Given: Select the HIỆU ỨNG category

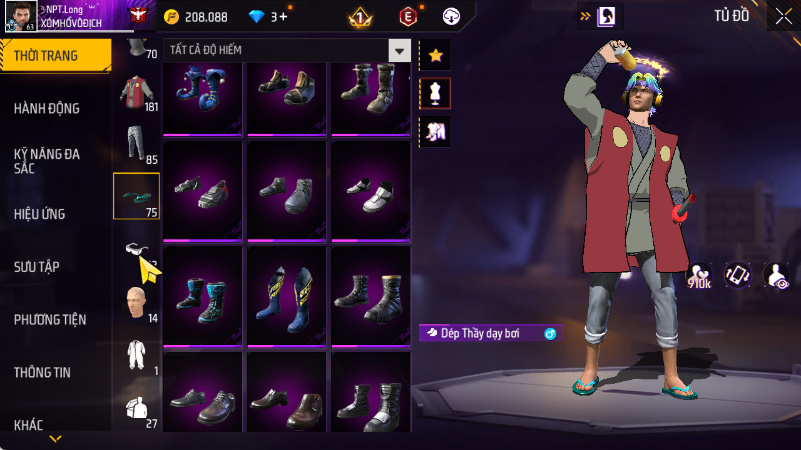Looking at the screenshot, I should pos(40,213).
